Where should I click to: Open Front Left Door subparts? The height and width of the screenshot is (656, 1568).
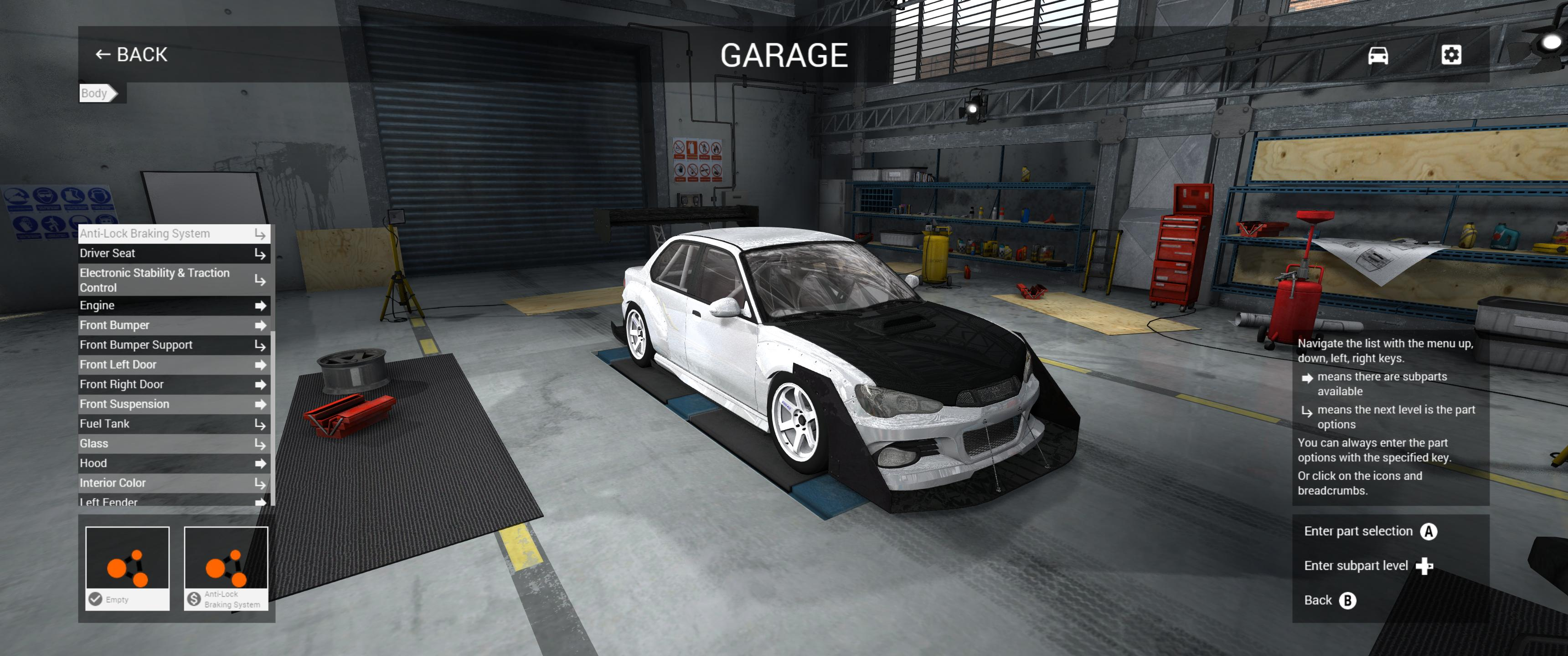click(174, 364)
